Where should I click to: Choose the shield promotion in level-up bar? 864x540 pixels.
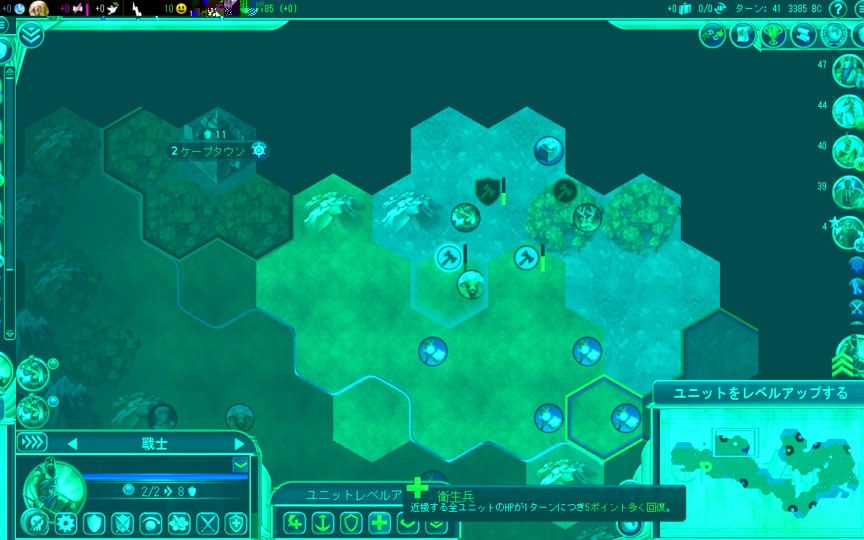tap(351, 522)
